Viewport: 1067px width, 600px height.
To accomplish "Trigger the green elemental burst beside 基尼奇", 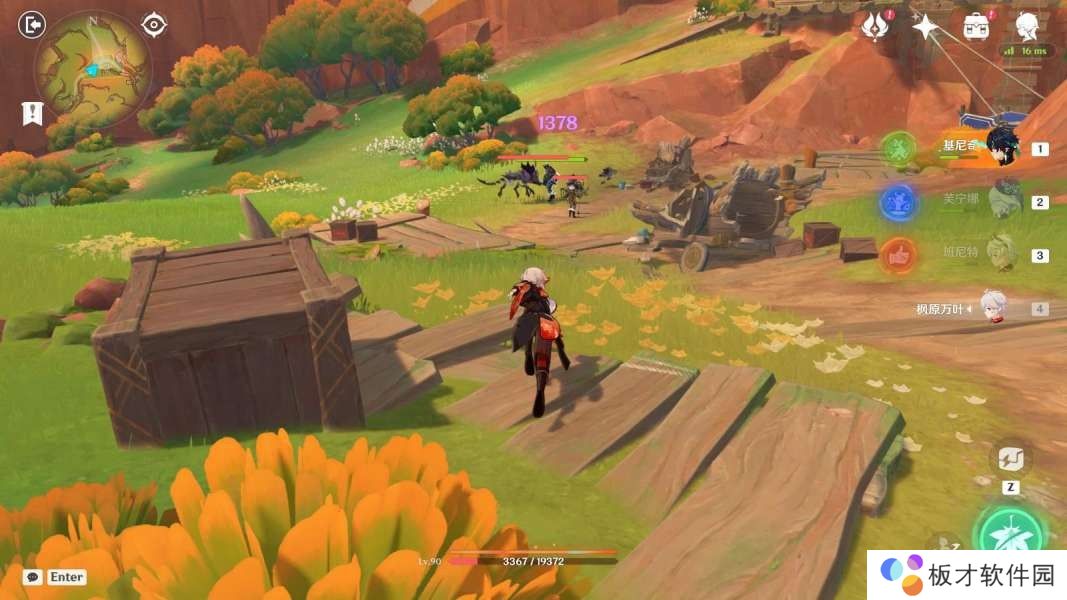I will [x=899, y=150].
